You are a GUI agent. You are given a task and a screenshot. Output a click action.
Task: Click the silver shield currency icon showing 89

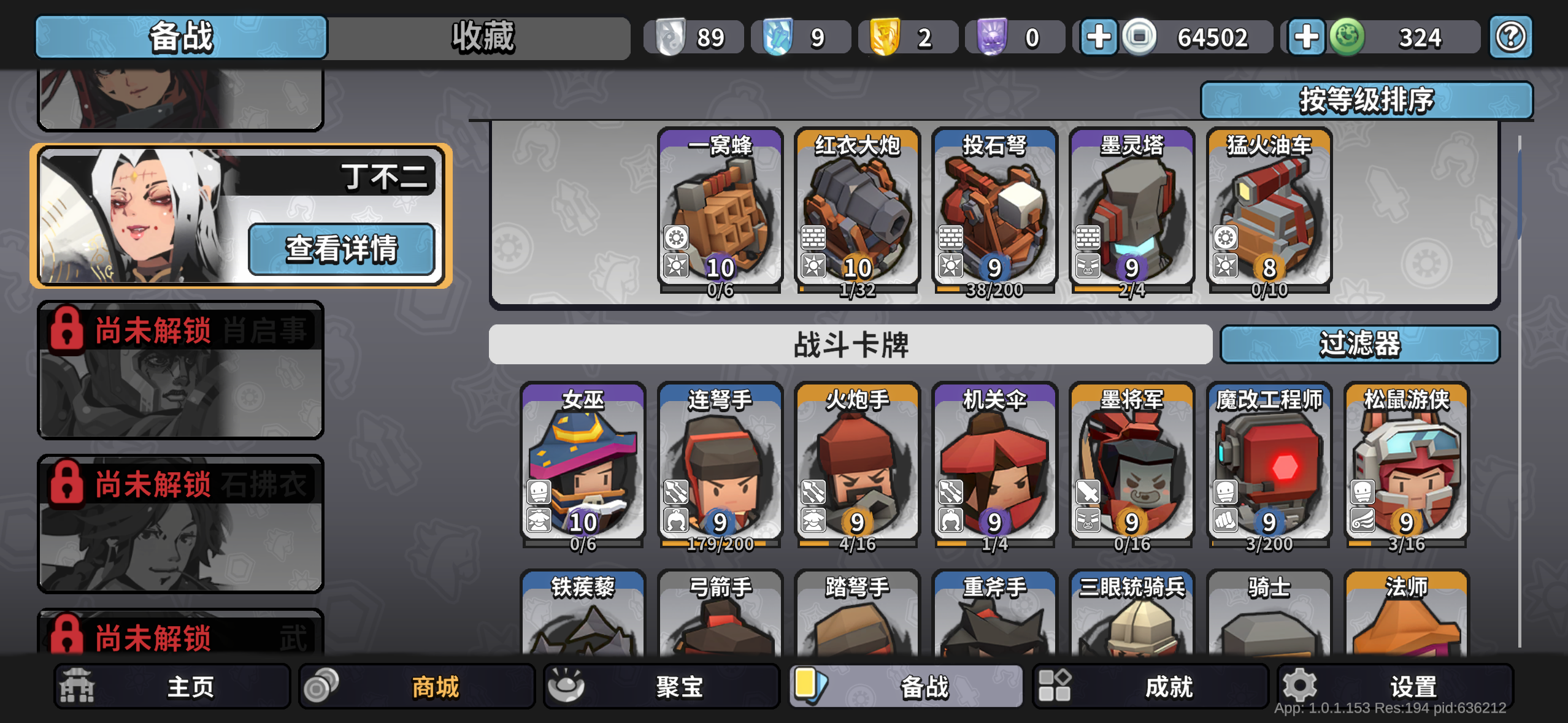[671, 37]
